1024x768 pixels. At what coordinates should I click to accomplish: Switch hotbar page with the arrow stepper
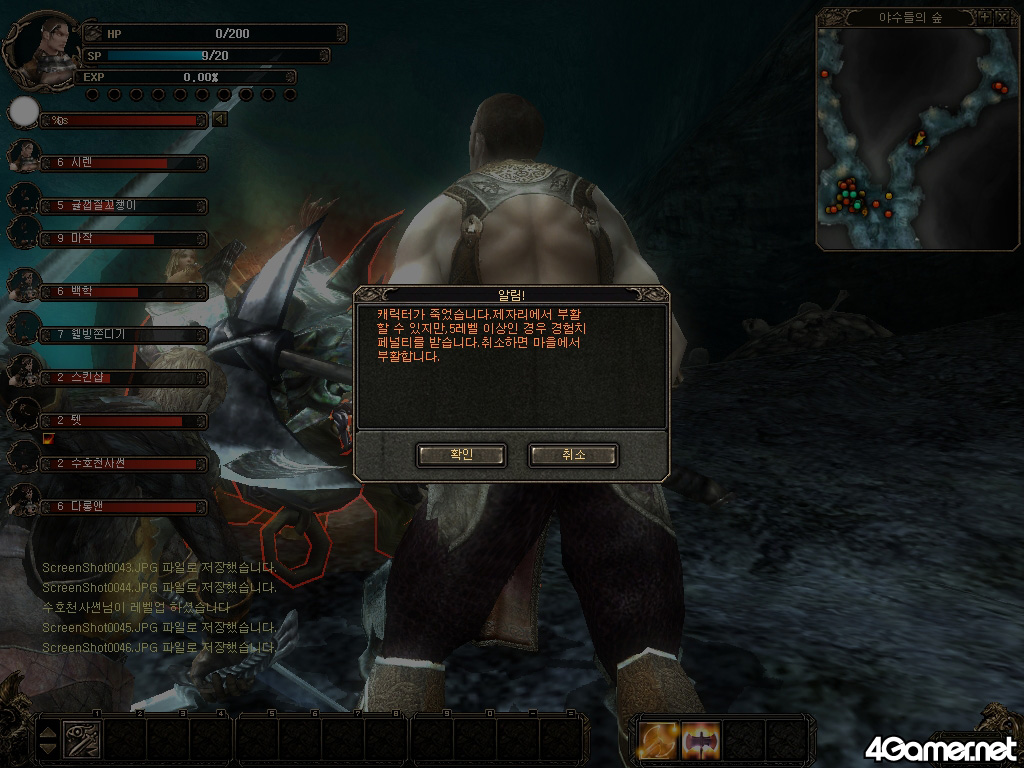(x=48, y=740)
